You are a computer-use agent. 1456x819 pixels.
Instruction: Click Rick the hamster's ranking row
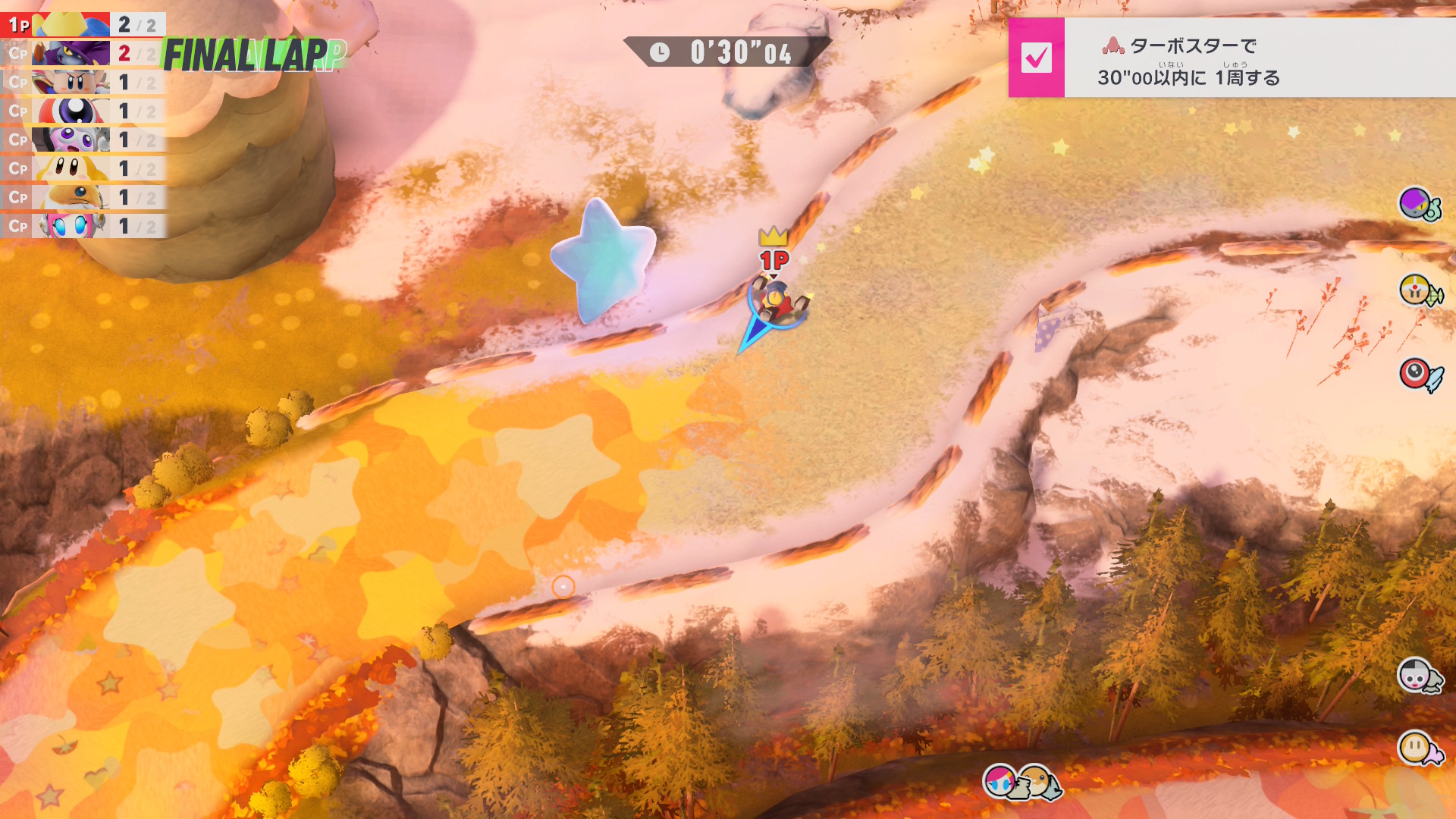[83, 197]
